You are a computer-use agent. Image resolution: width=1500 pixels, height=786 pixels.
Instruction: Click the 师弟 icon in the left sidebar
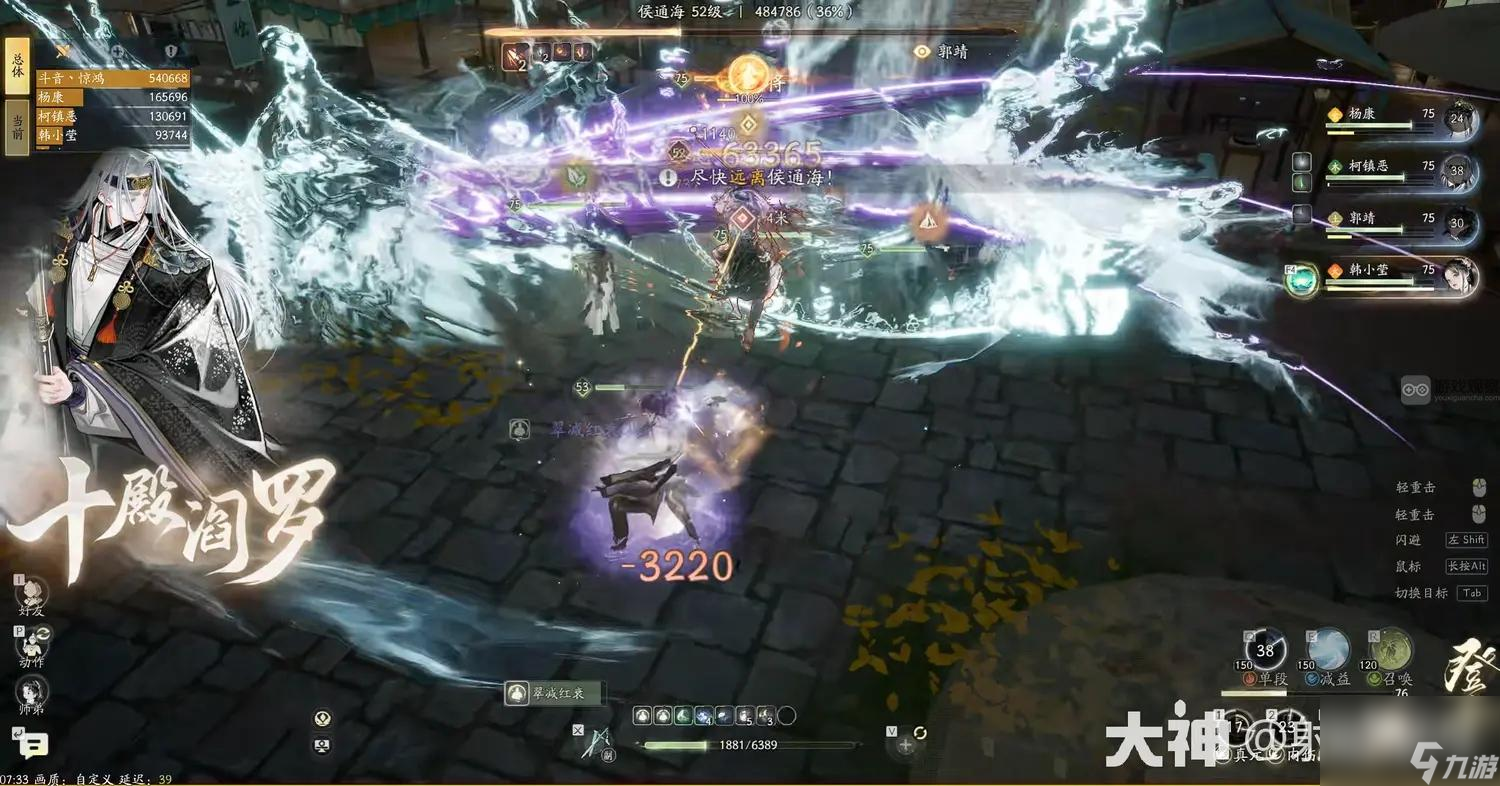tap(30, 691)
